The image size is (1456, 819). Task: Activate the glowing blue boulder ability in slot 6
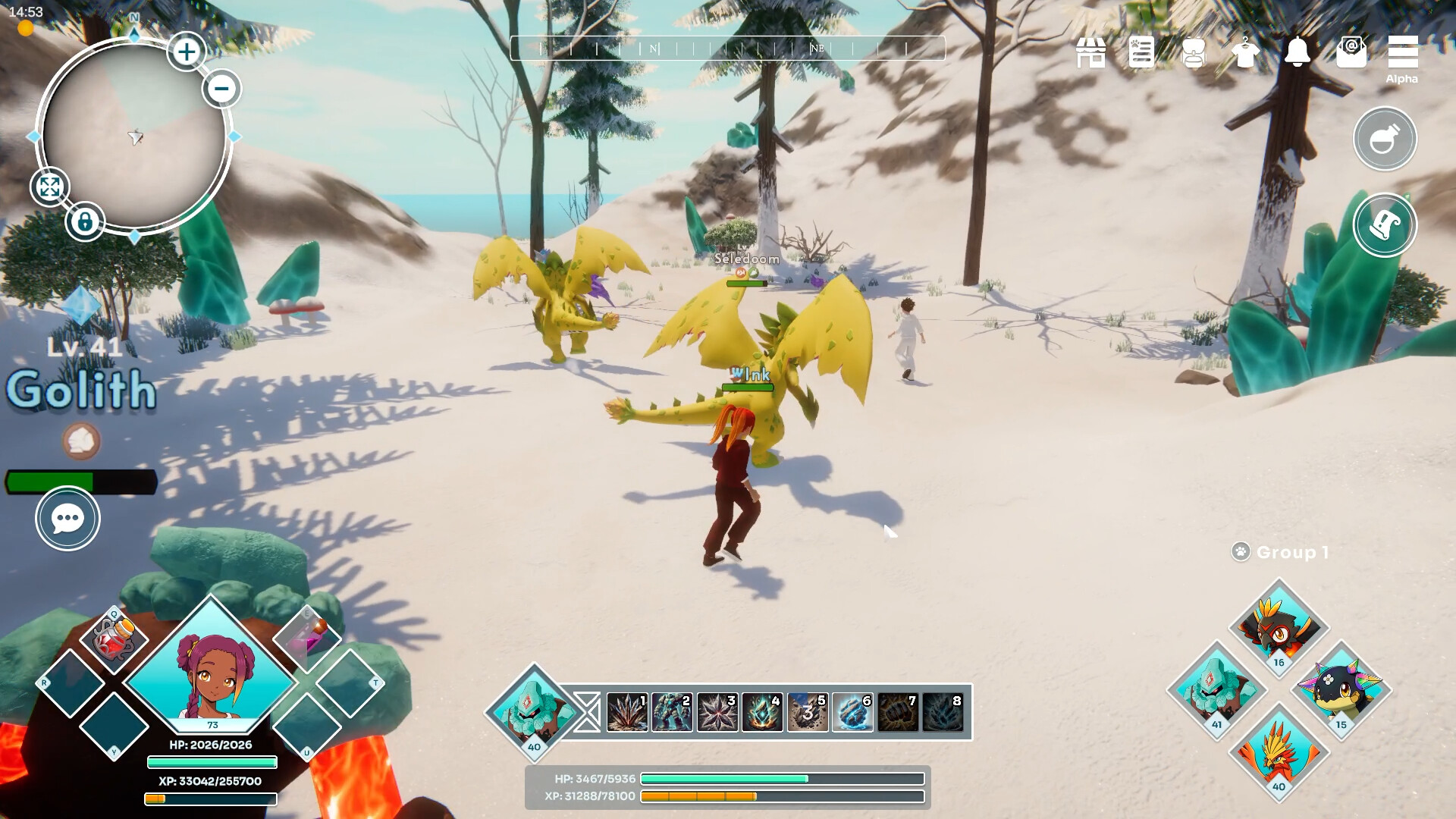(x=852, y=712)
